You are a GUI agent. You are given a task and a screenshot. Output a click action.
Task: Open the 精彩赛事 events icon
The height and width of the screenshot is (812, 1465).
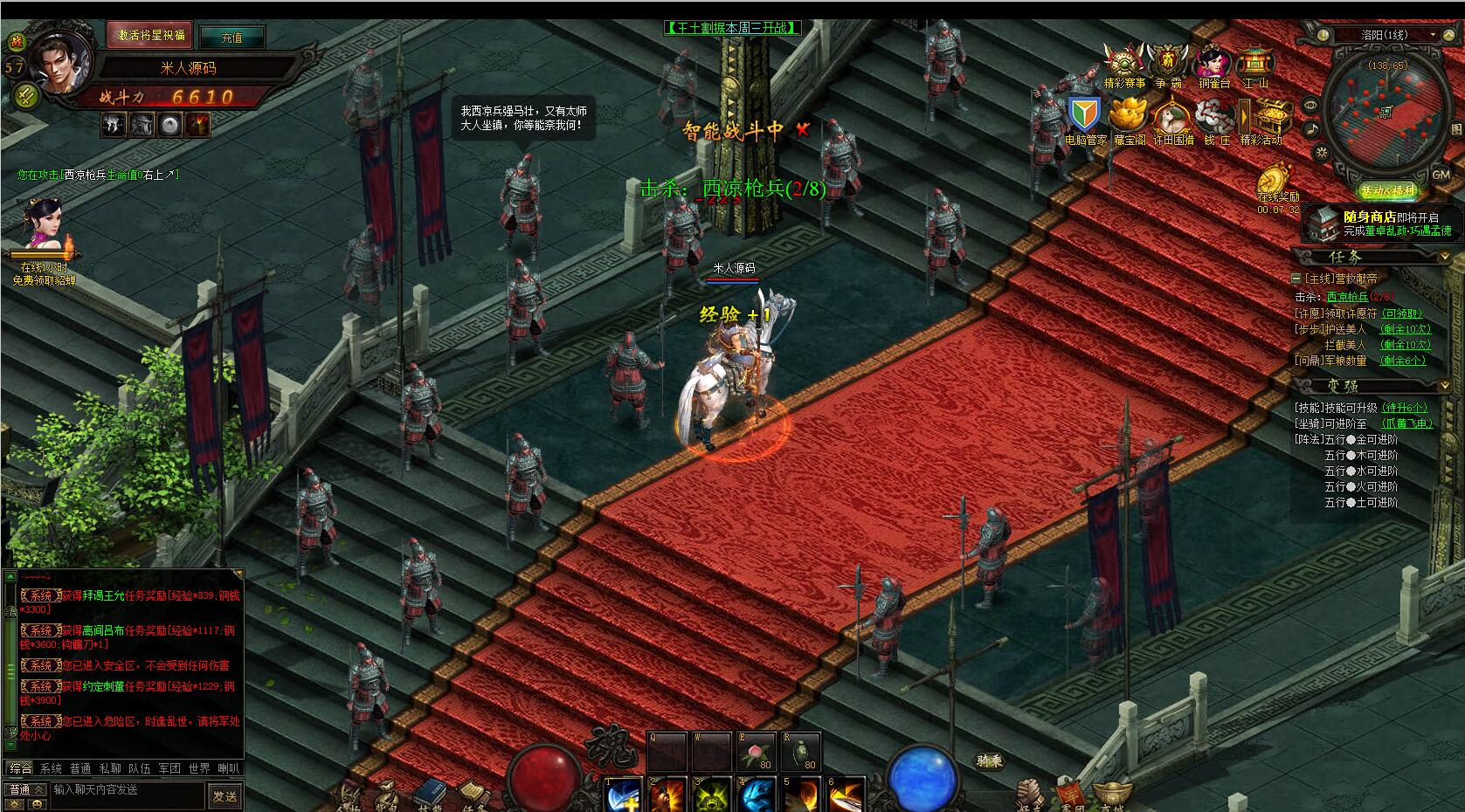[1123, 63]
